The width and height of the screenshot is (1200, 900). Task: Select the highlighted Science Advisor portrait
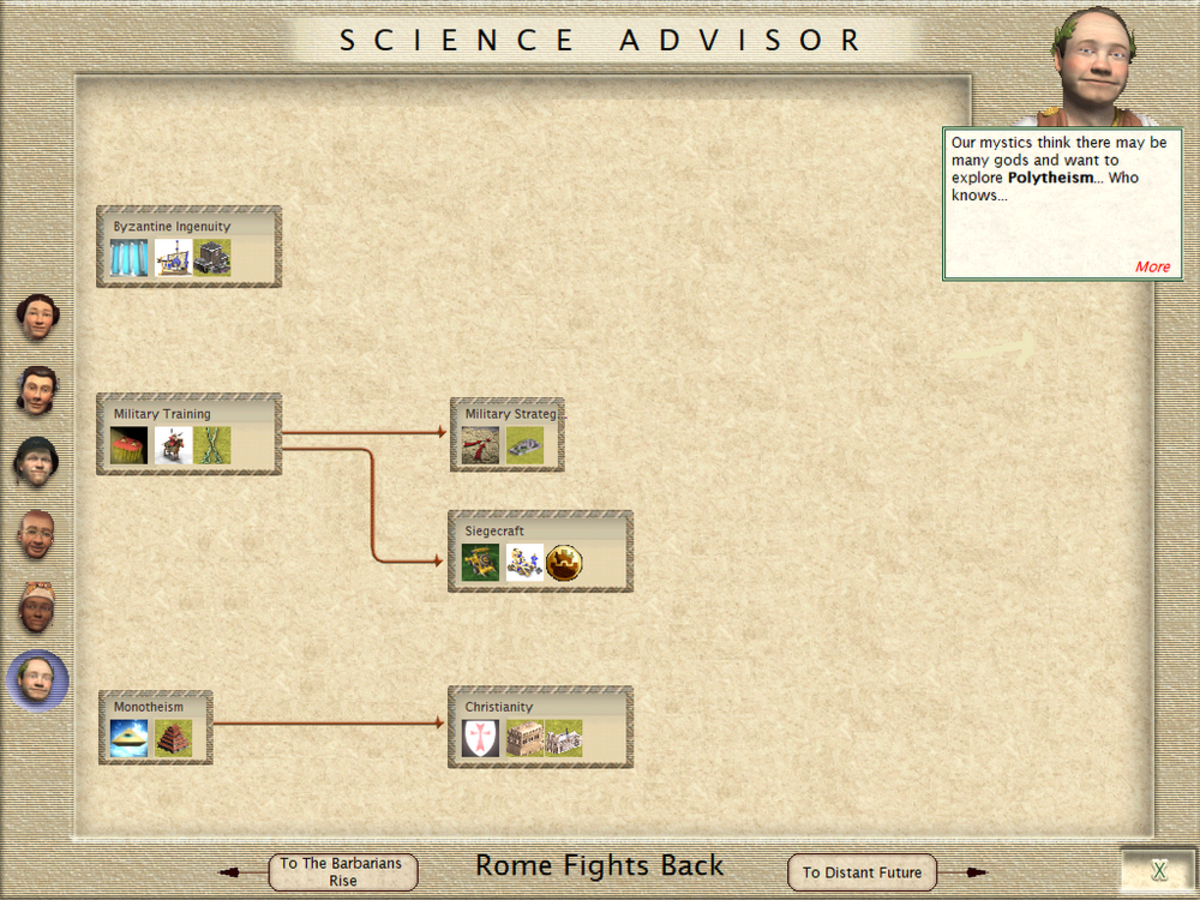pyautogui.click(x=37, y=680)
